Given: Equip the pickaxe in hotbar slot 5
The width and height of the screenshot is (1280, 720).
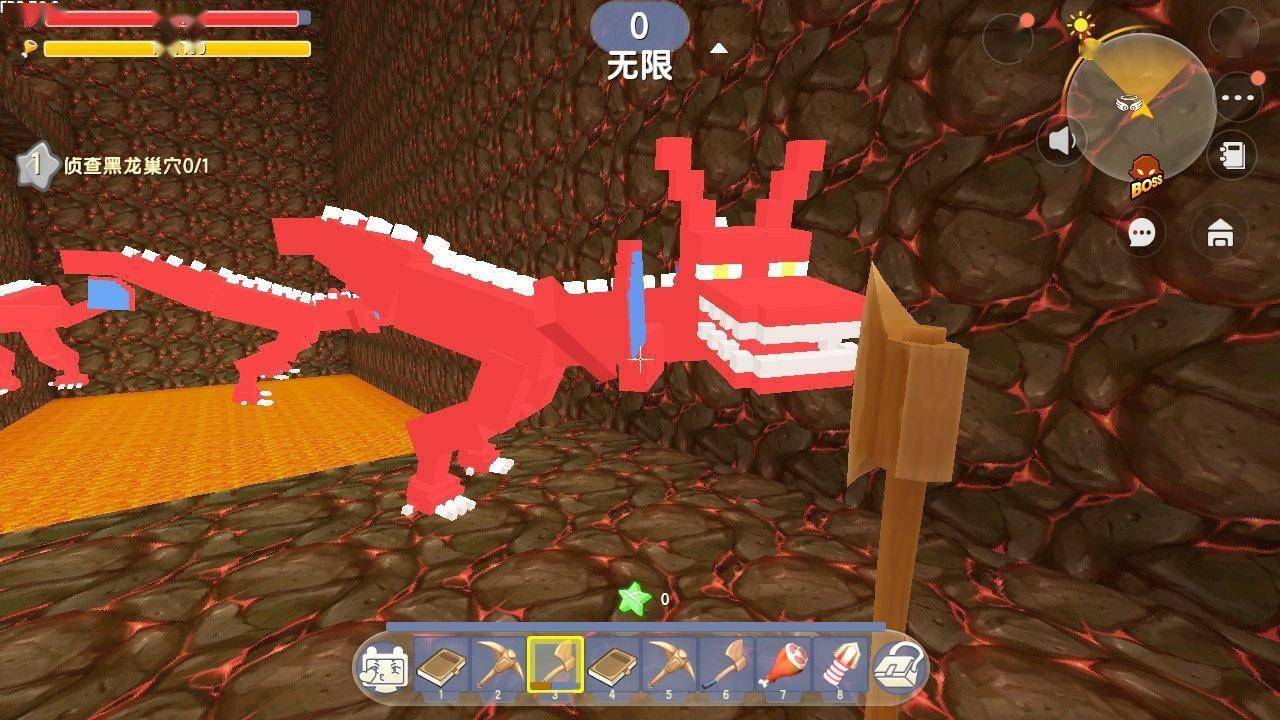Looking at the screenshot, I should click(669, 664).
